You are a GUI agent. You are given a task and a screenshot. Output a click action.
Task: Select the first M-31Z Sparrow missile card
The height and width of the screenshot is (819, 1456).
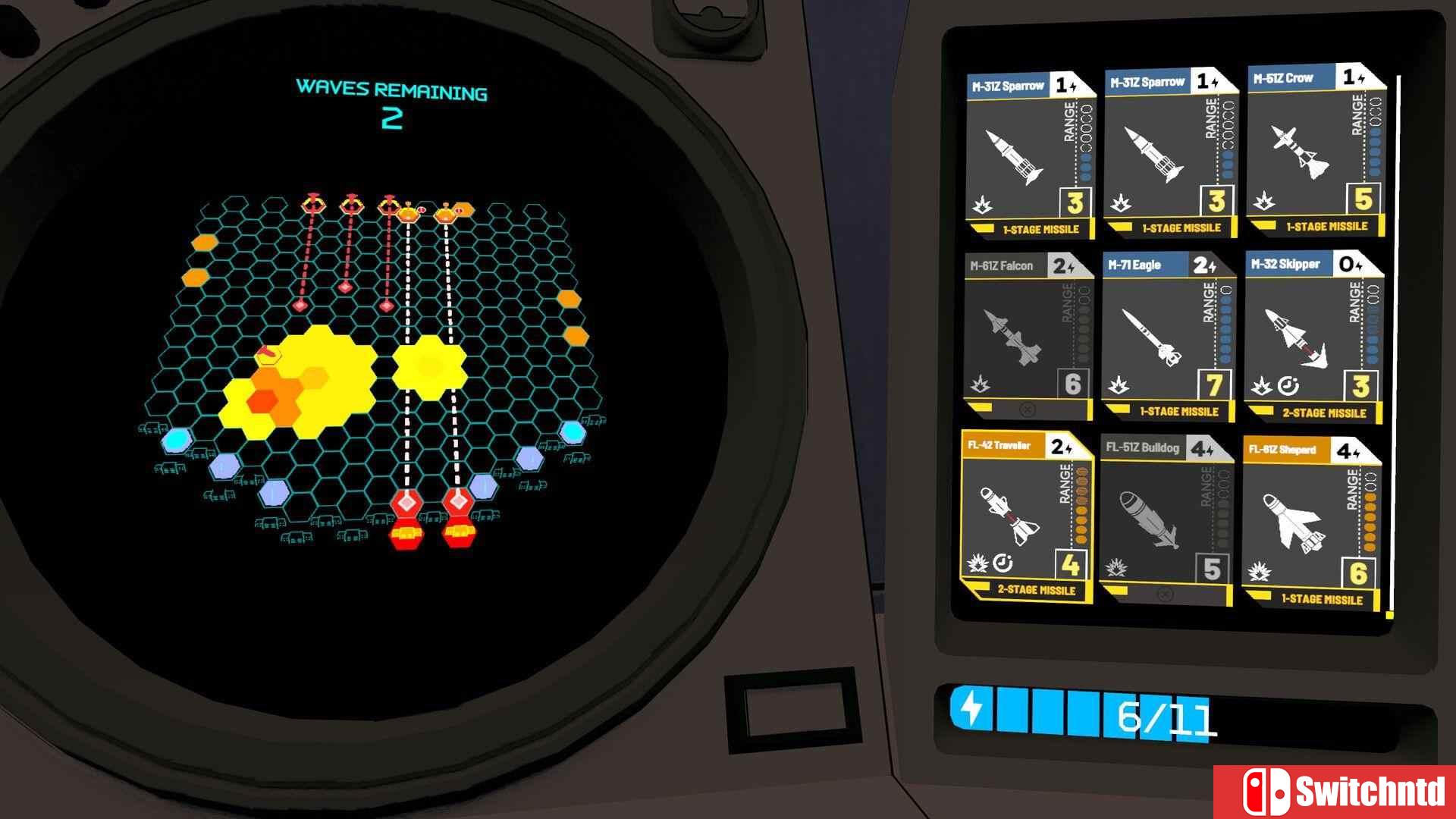tap(1028, 152)
